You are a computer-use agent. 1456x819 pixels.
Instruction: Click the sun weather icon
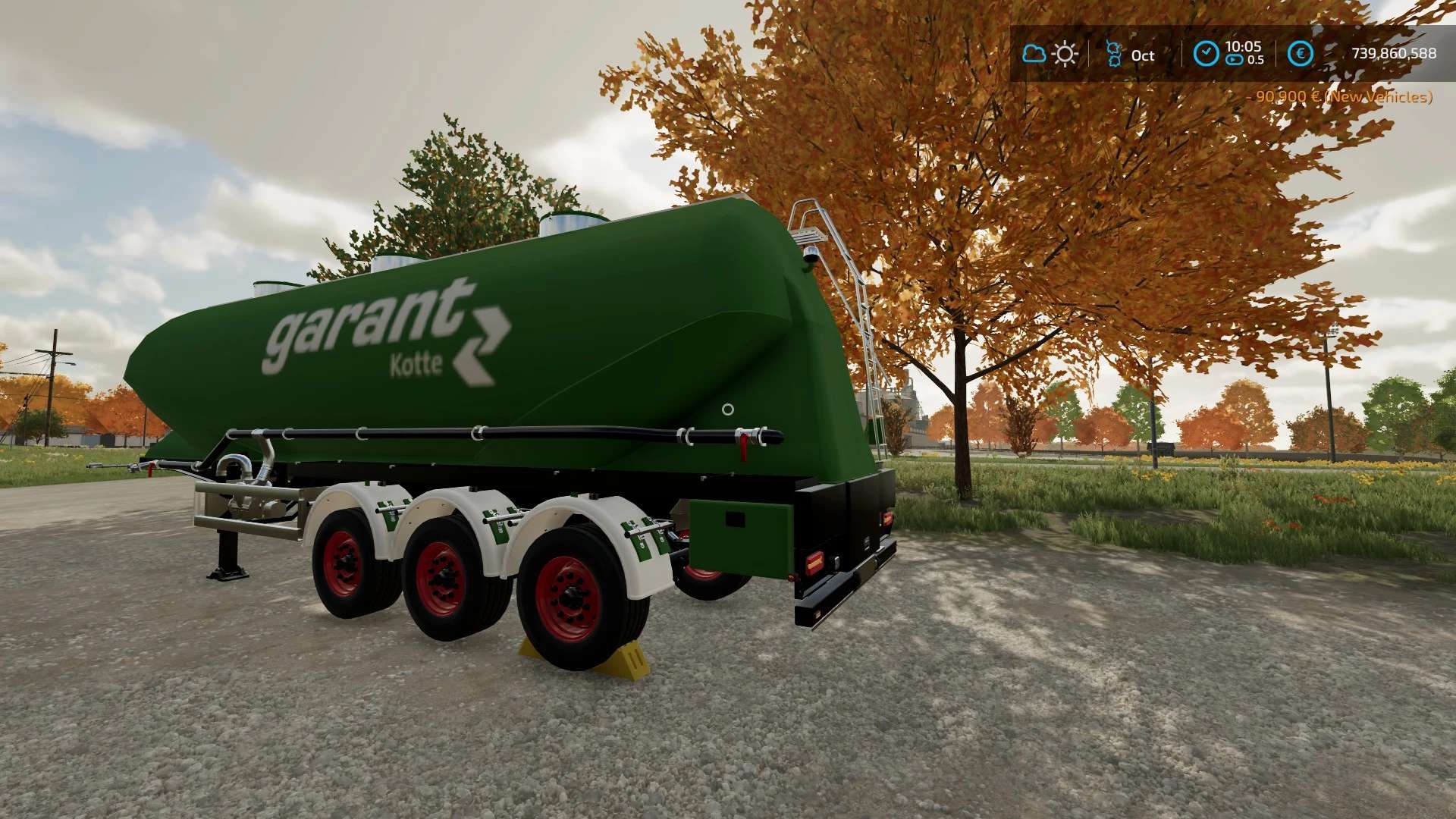(x=1065, y=54)
